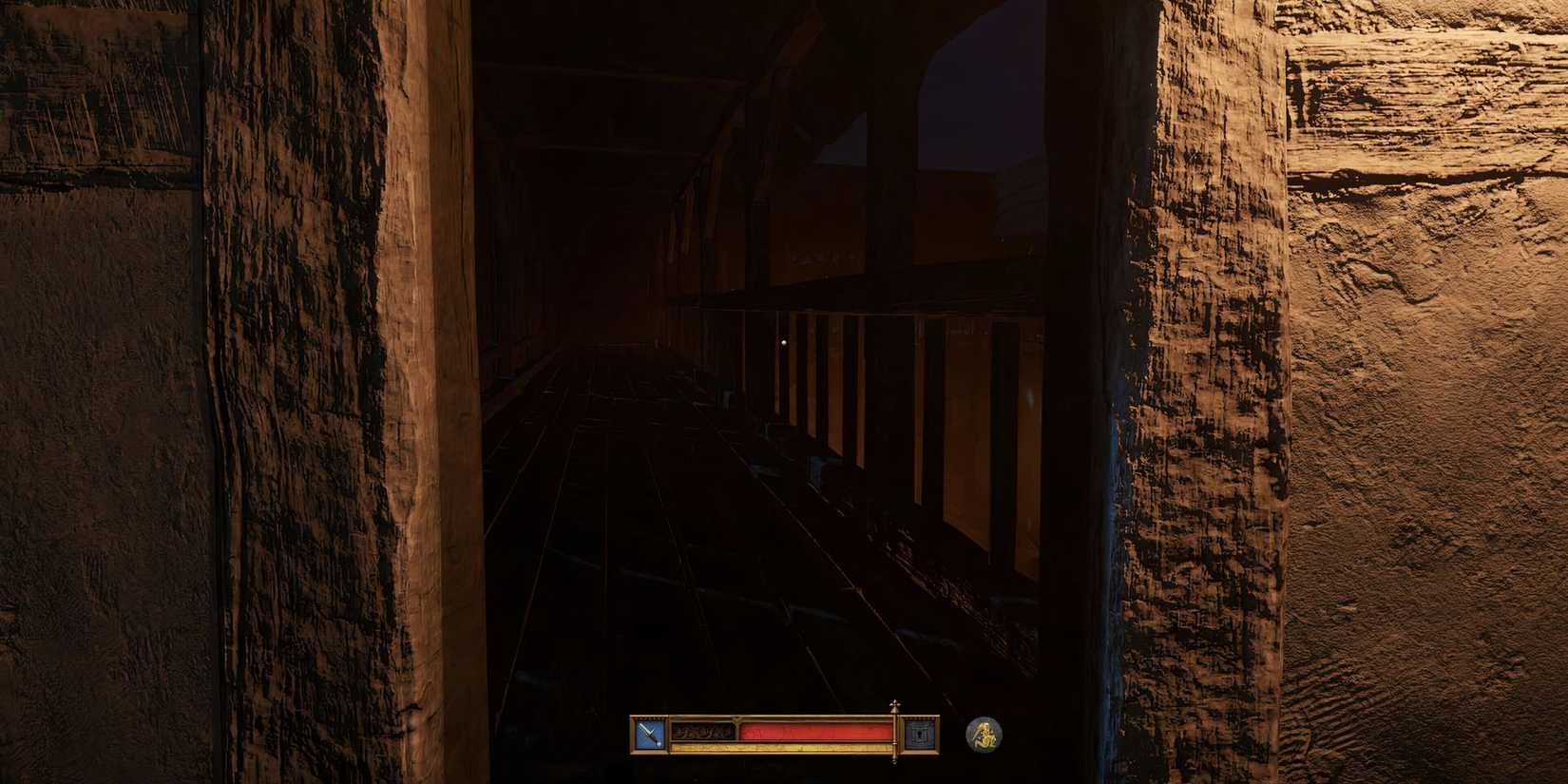Click the engraved scrollwork panel beside the health bar
Screen dimensions: 1568x784
coord(703,732)
